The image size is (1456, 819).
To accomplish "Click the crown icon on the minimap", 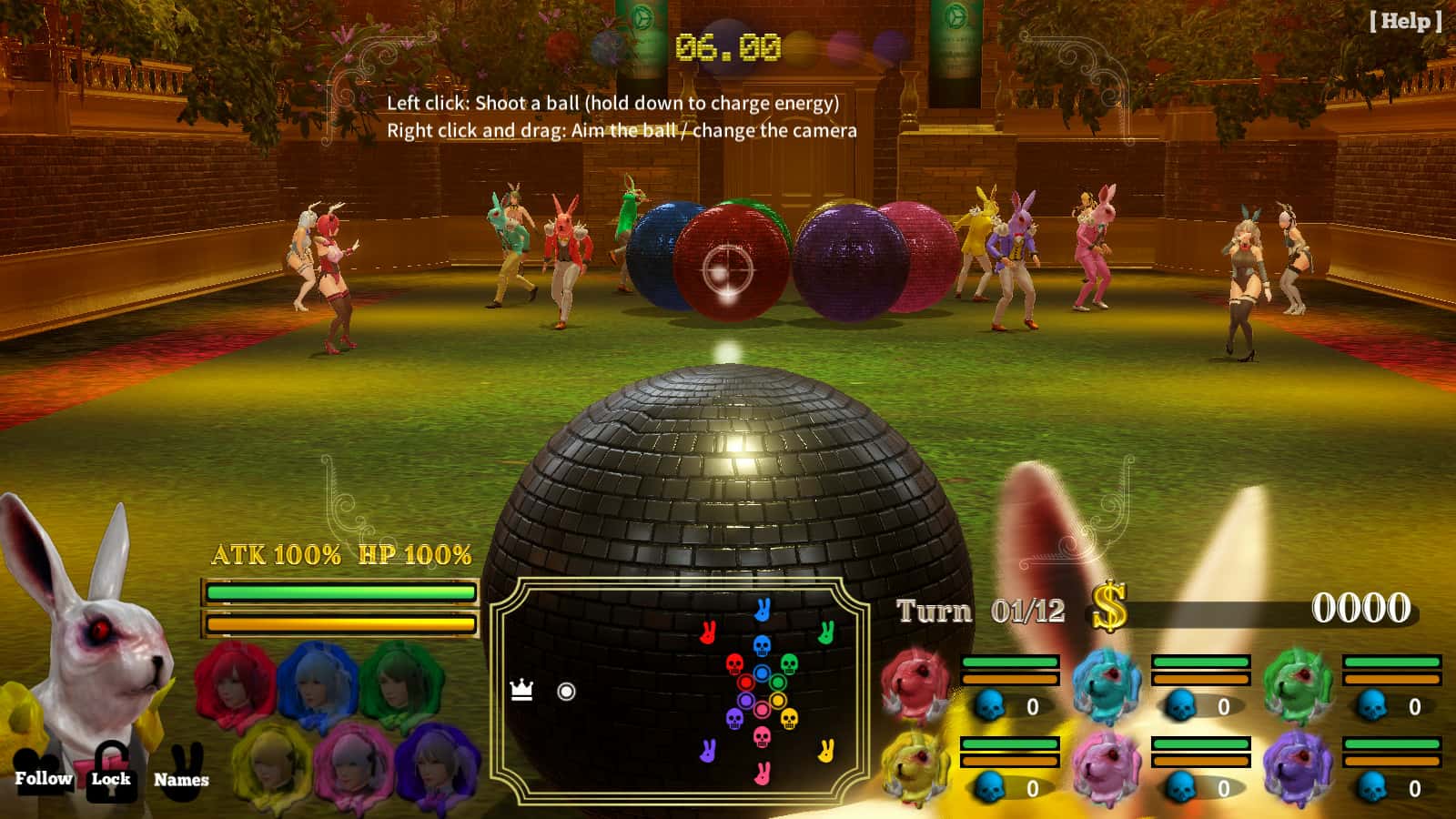I will (x=521, y=690).
